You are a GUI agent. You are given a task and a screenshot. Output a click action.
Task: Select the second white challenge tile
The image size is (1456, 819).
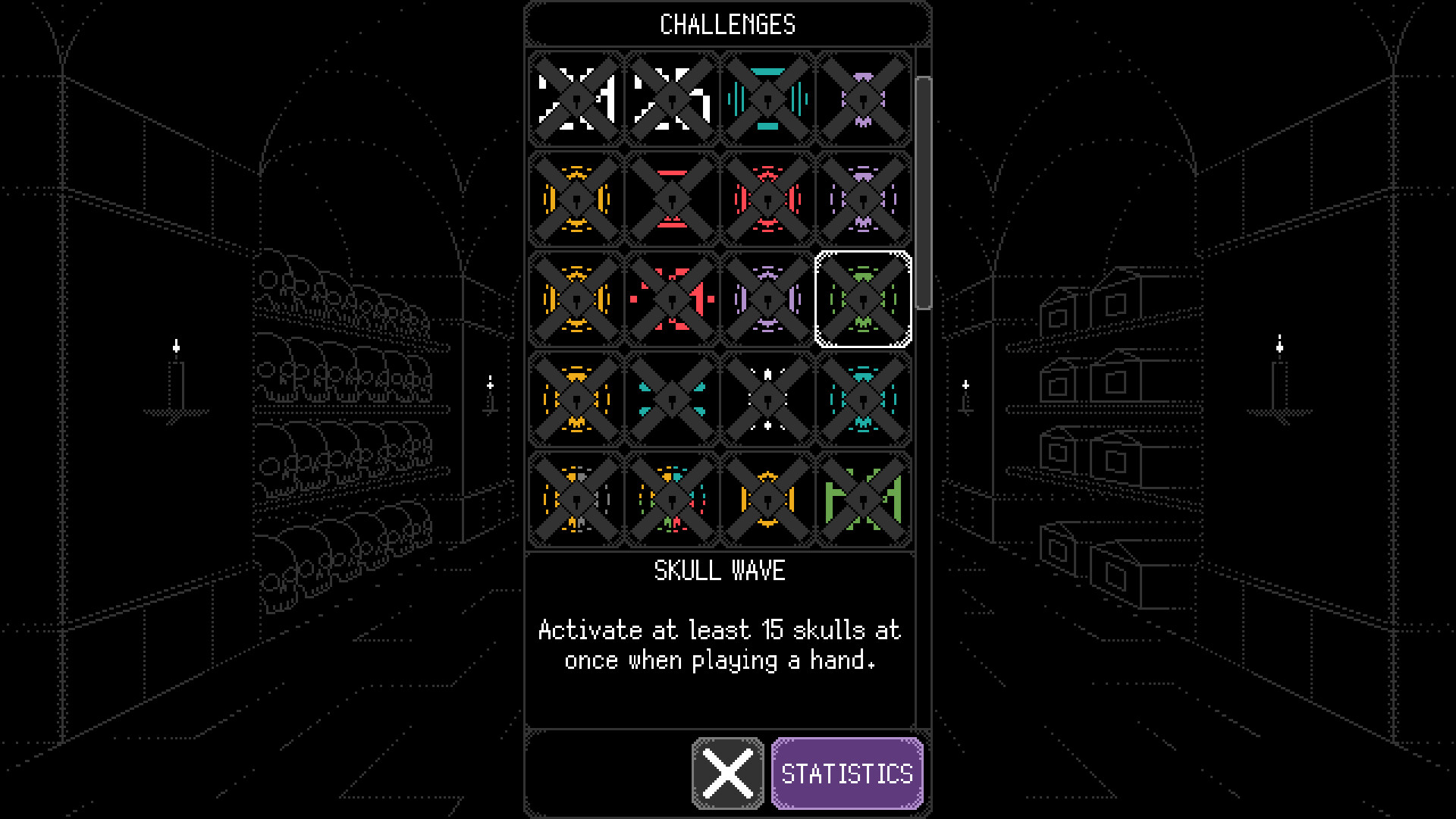670,99
